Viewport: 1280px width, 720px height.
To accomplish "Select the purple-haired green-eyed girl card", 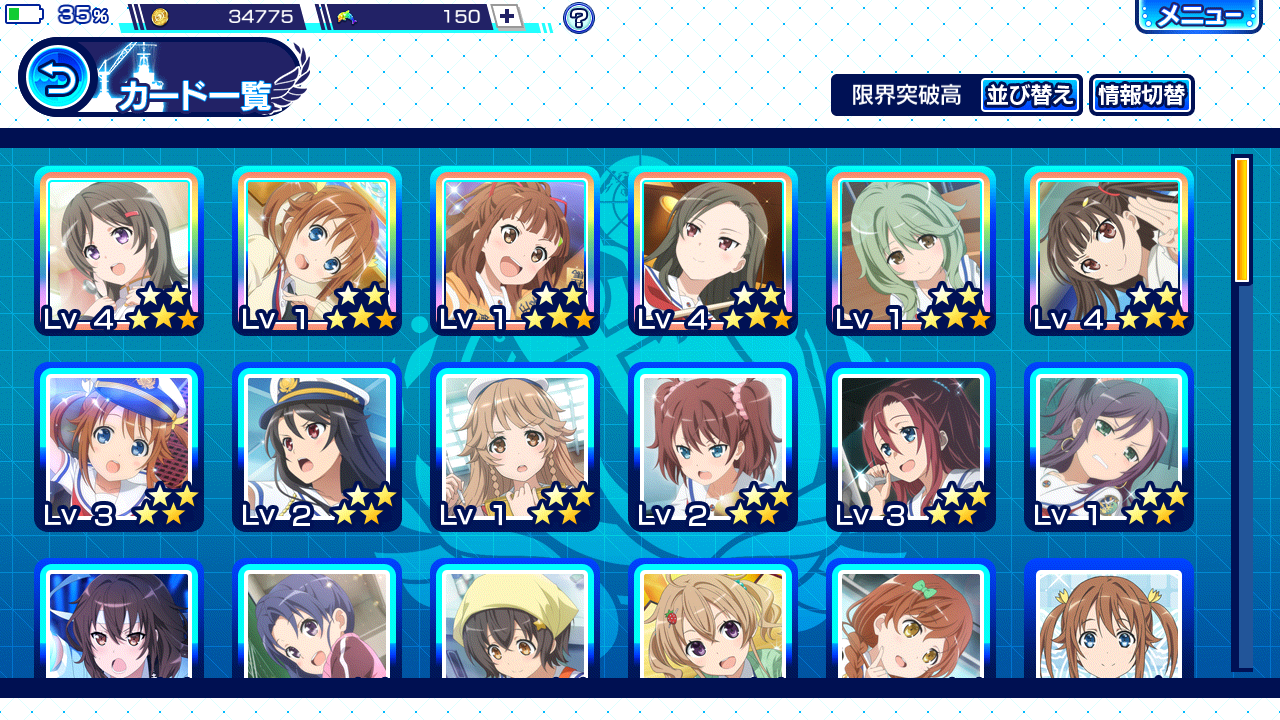I will coord(1109,447).
